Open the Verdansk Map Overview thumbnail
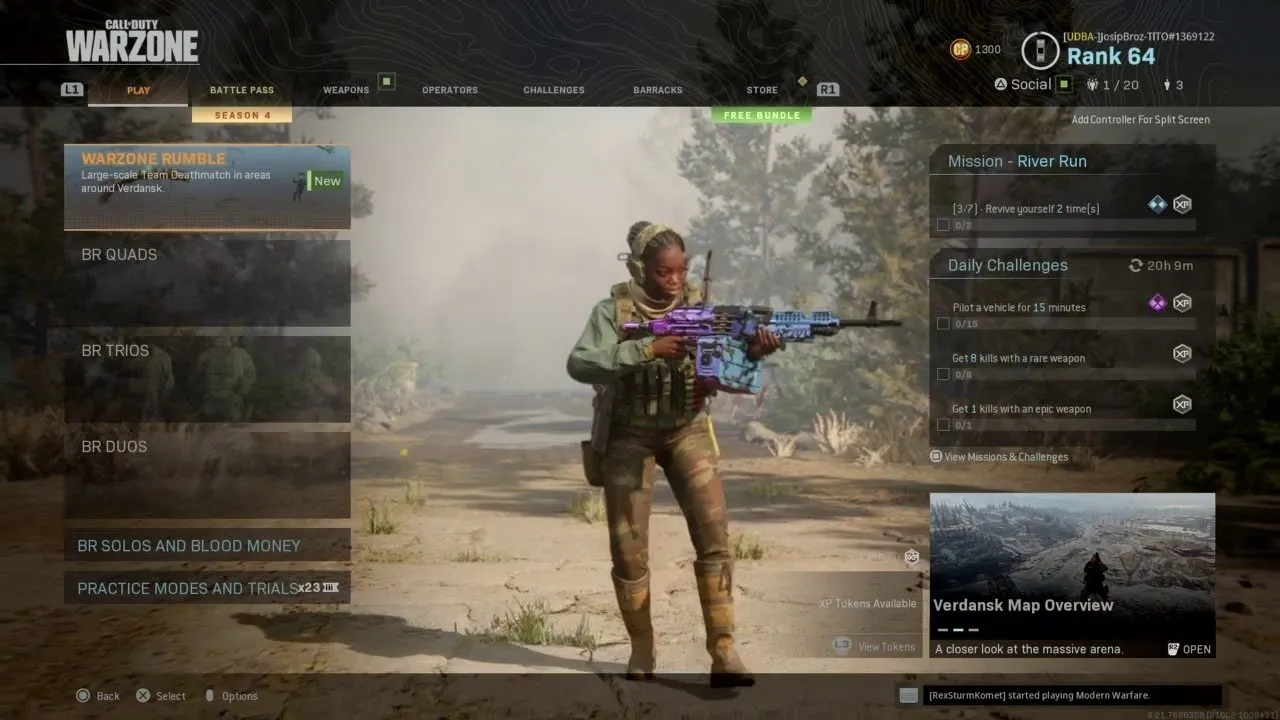Screen dimensions: 1280x720 pyautogui.click(x=1072, y=574)
